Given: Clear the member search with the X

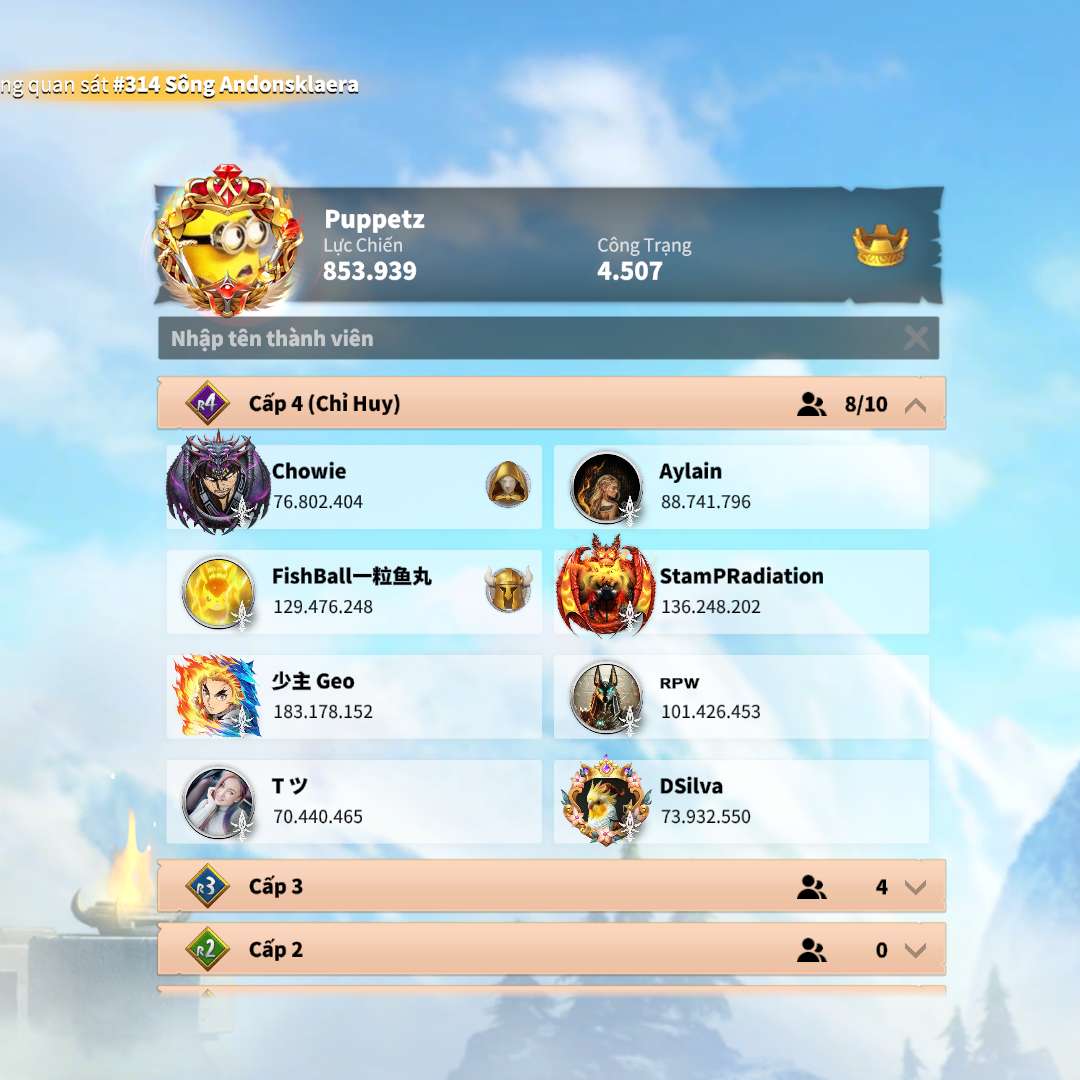Looking at the screenshot, I should 915,339.
